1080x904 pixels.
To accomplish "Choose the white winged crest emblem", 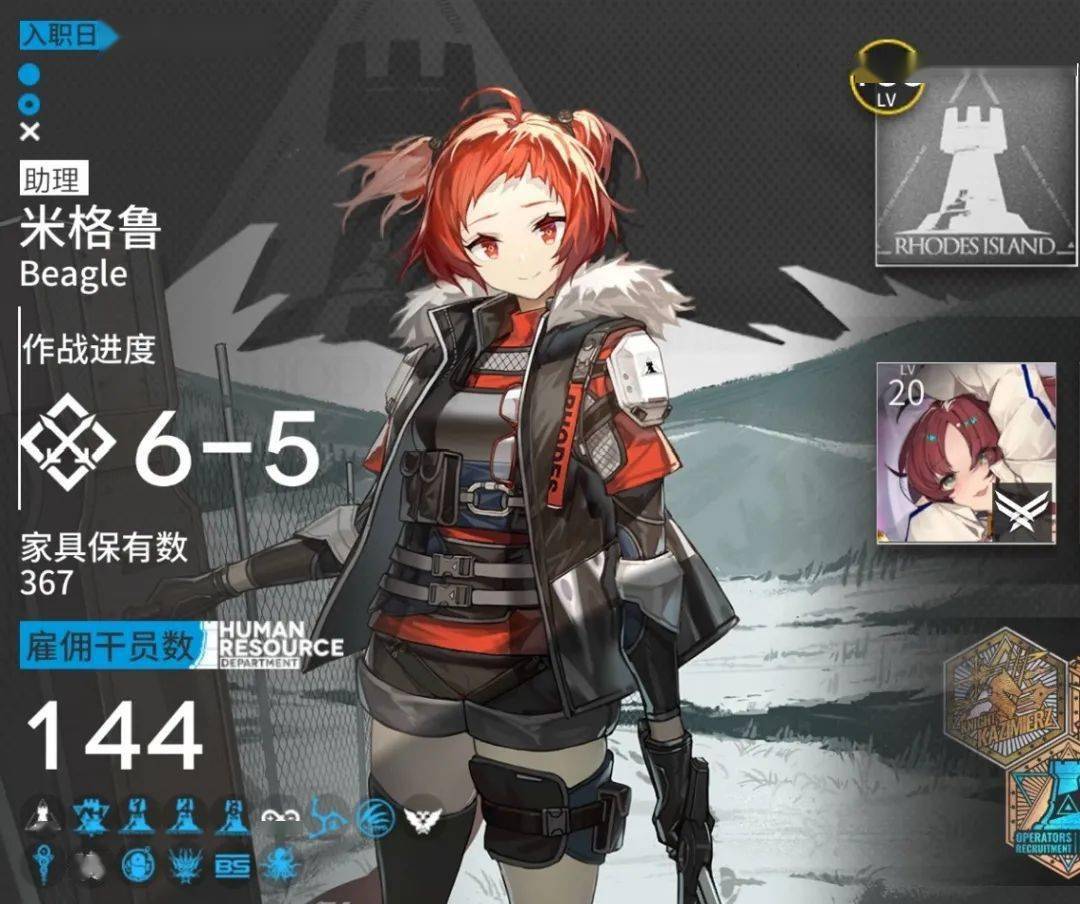I will coord(423,820).
